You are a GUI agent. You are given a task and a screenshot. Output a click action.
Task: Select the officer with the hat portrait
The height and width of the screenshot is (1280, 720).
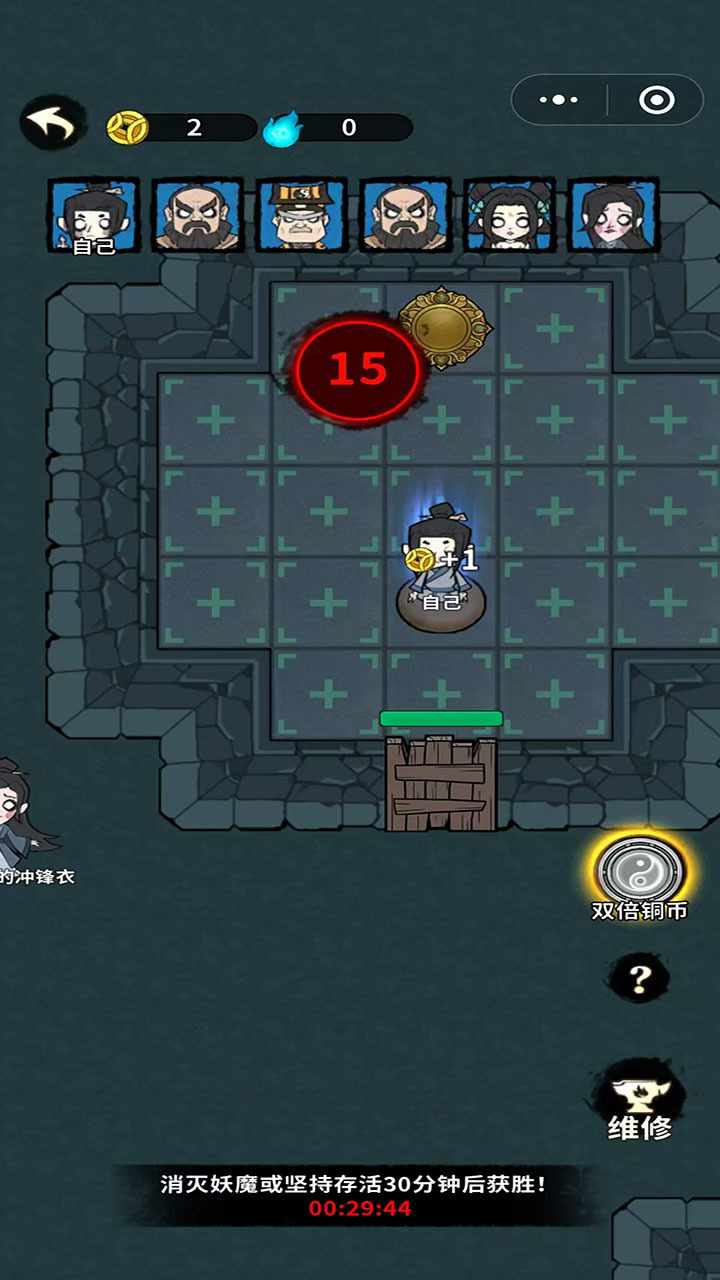pyautogui.click(x=301, y=215)
